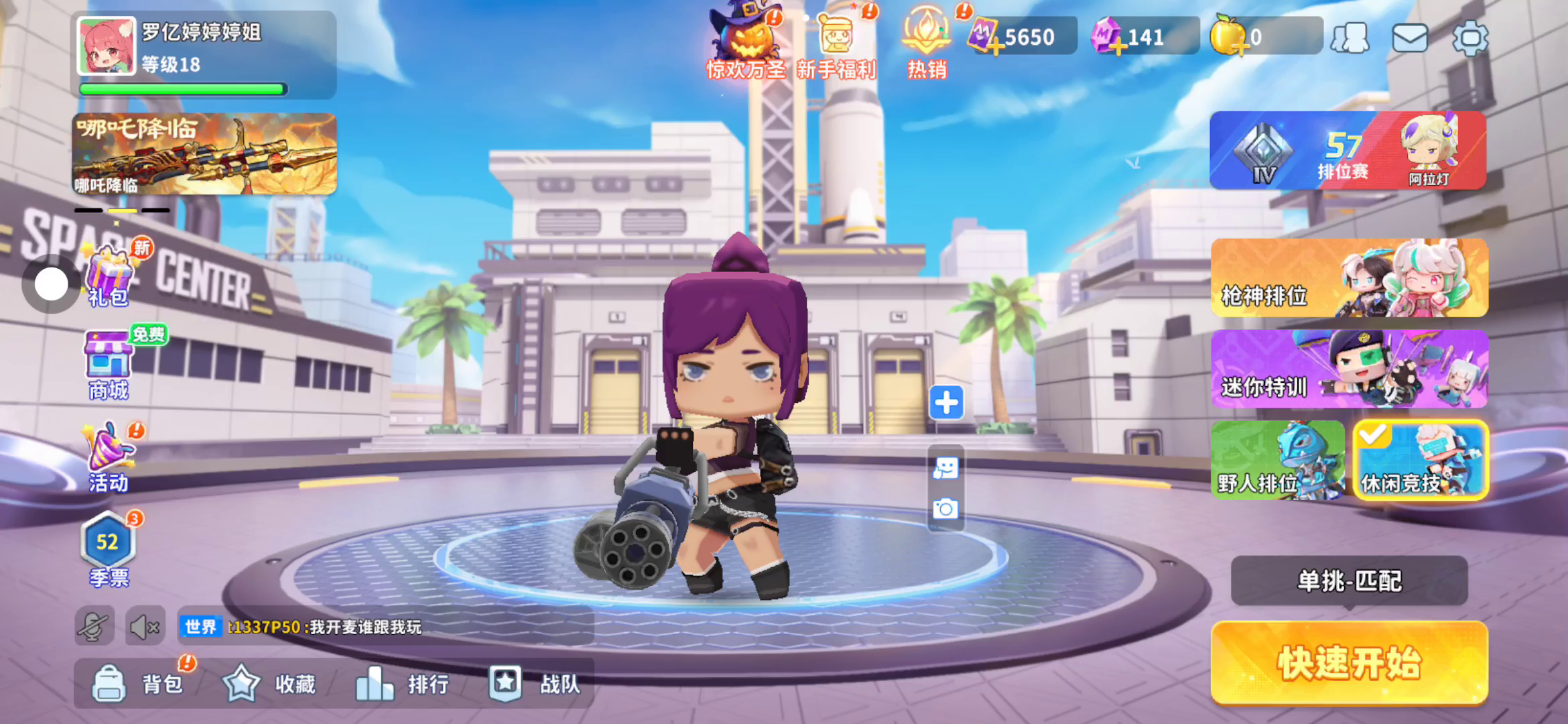Choose the 野人排位 mode tile
The width and height of the screenshot is (1568, 724).
(1277, 460)
